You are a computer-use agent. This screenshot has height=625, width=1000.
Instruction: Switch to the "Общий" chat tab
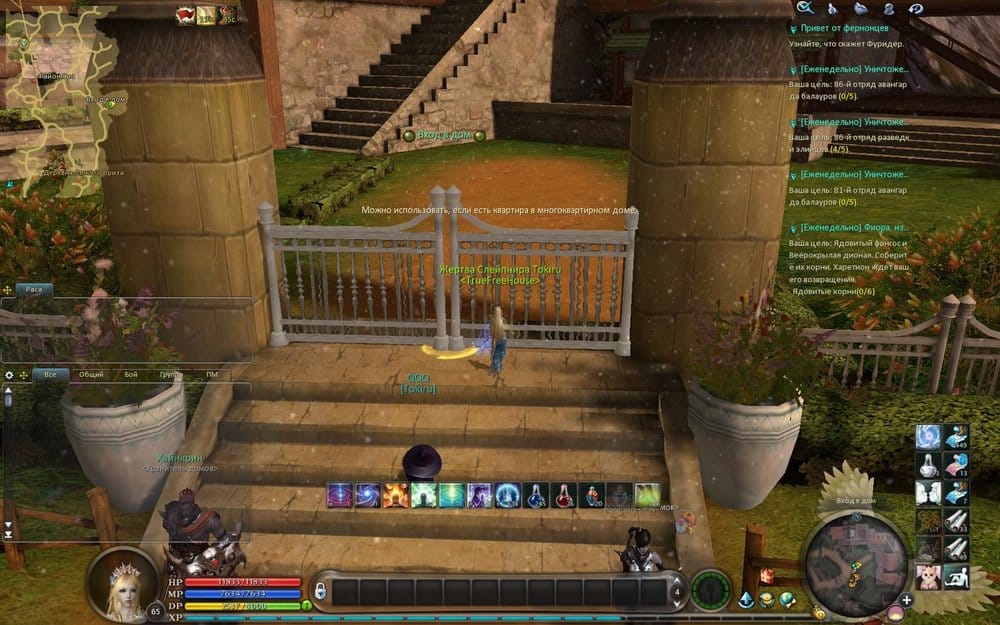pos(91,375)
